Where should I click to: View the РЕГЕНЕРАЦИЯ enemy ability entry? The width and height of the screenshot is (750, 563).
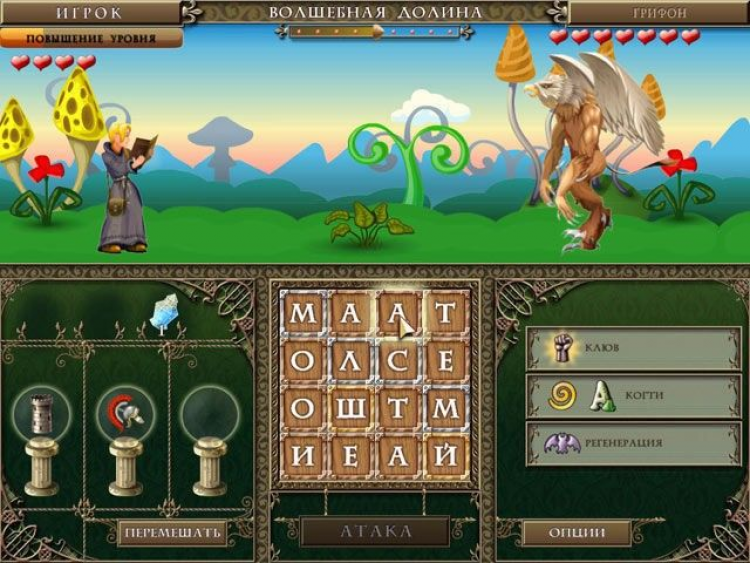(633, 443)
